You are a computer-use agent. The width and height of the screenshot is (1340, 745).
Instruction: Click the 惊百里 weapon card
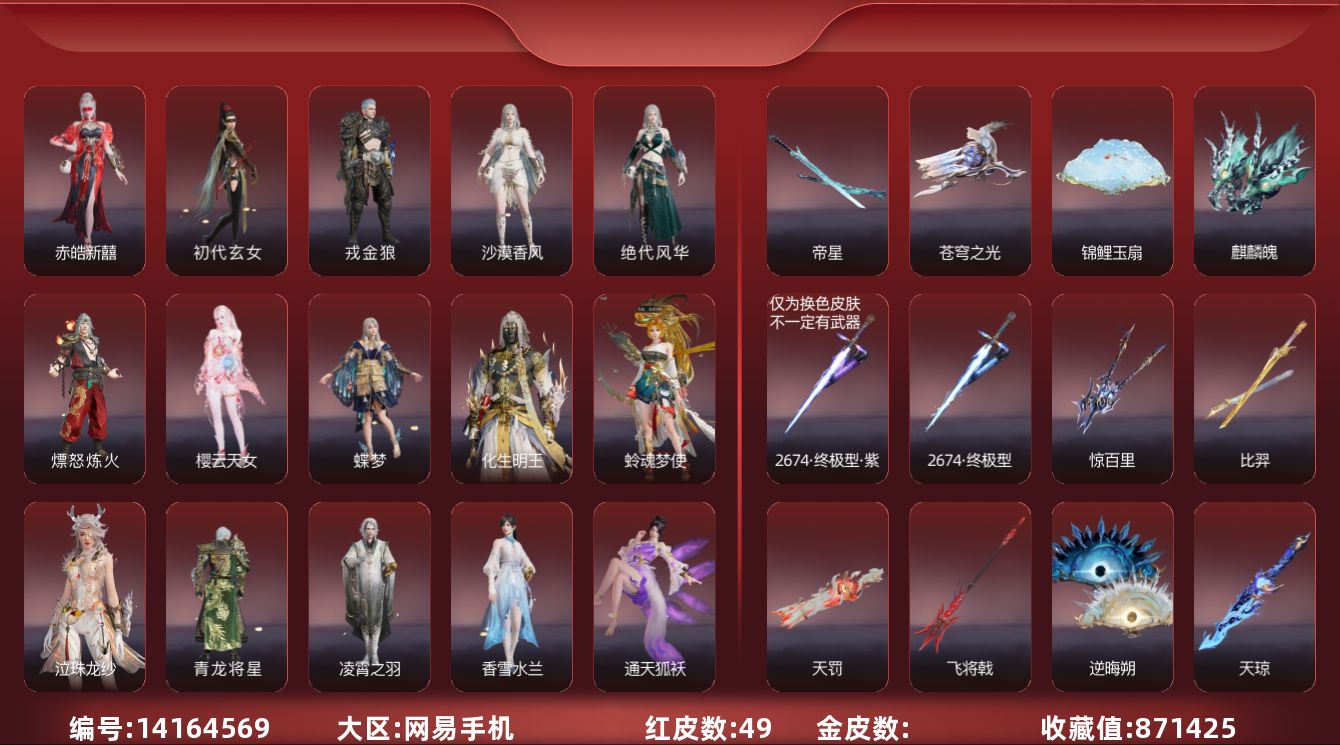[x=1112, y=388]
